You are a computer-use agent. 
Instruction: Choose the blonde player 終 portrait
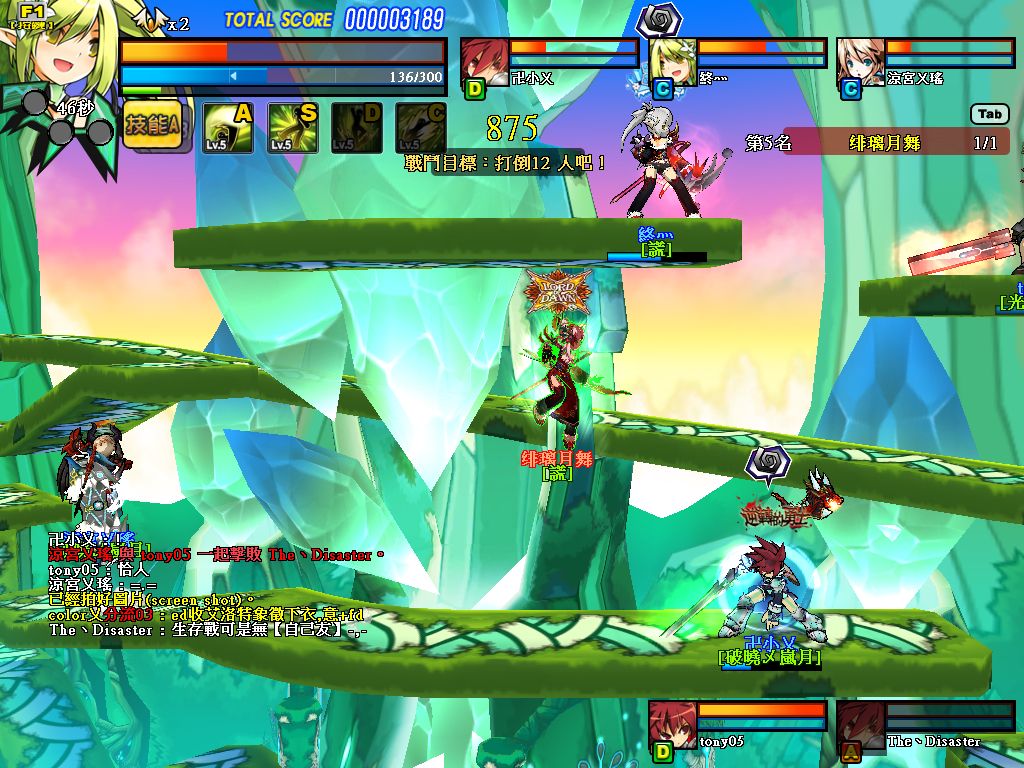pos(673,60)
